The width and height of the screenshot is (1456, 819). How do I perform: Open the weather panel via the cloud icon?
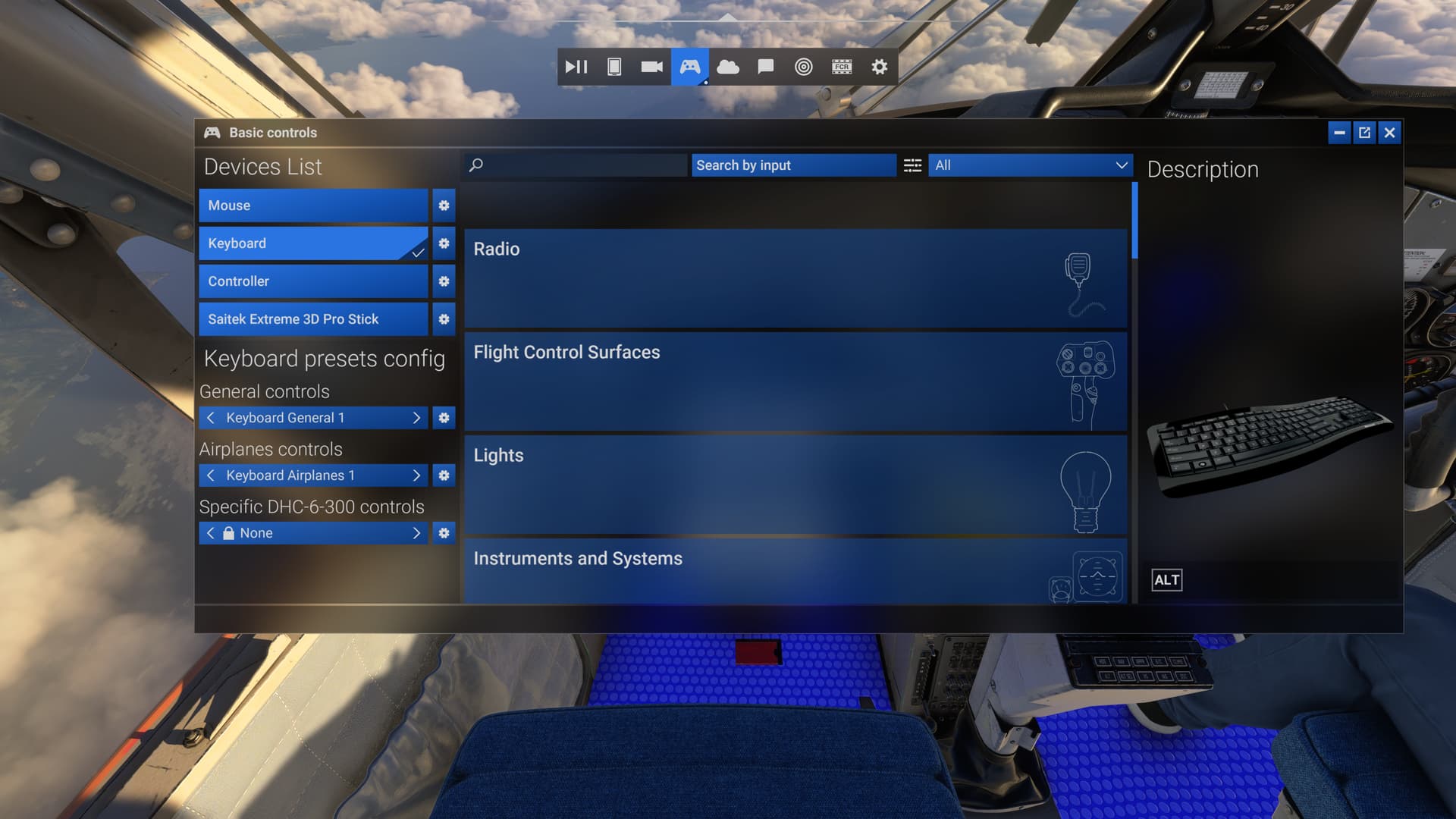[x=726, y=67]
